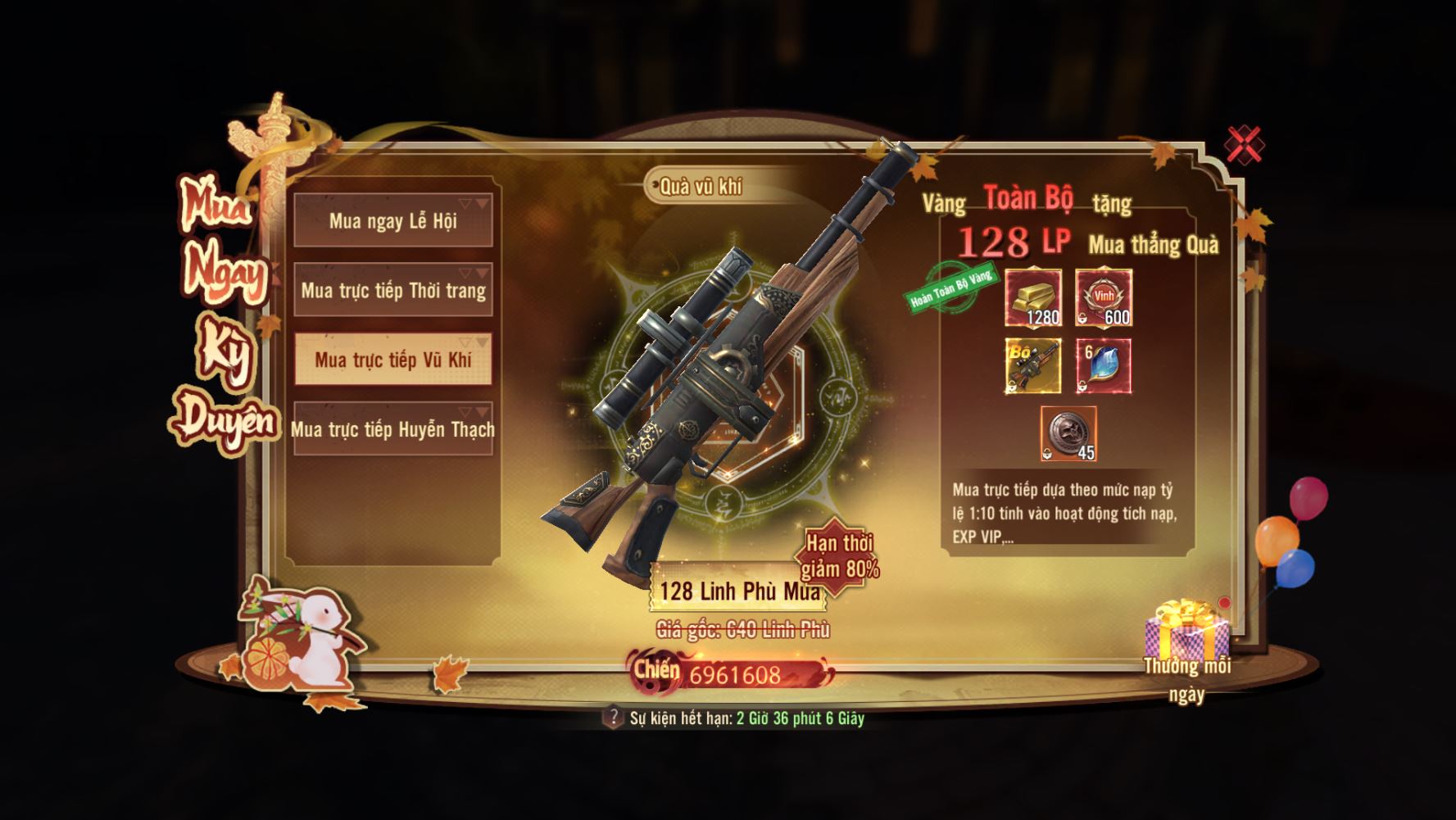
Task: Choose Mua trực tiếp Huyền Thạch tab
Action: click(393, 429)
